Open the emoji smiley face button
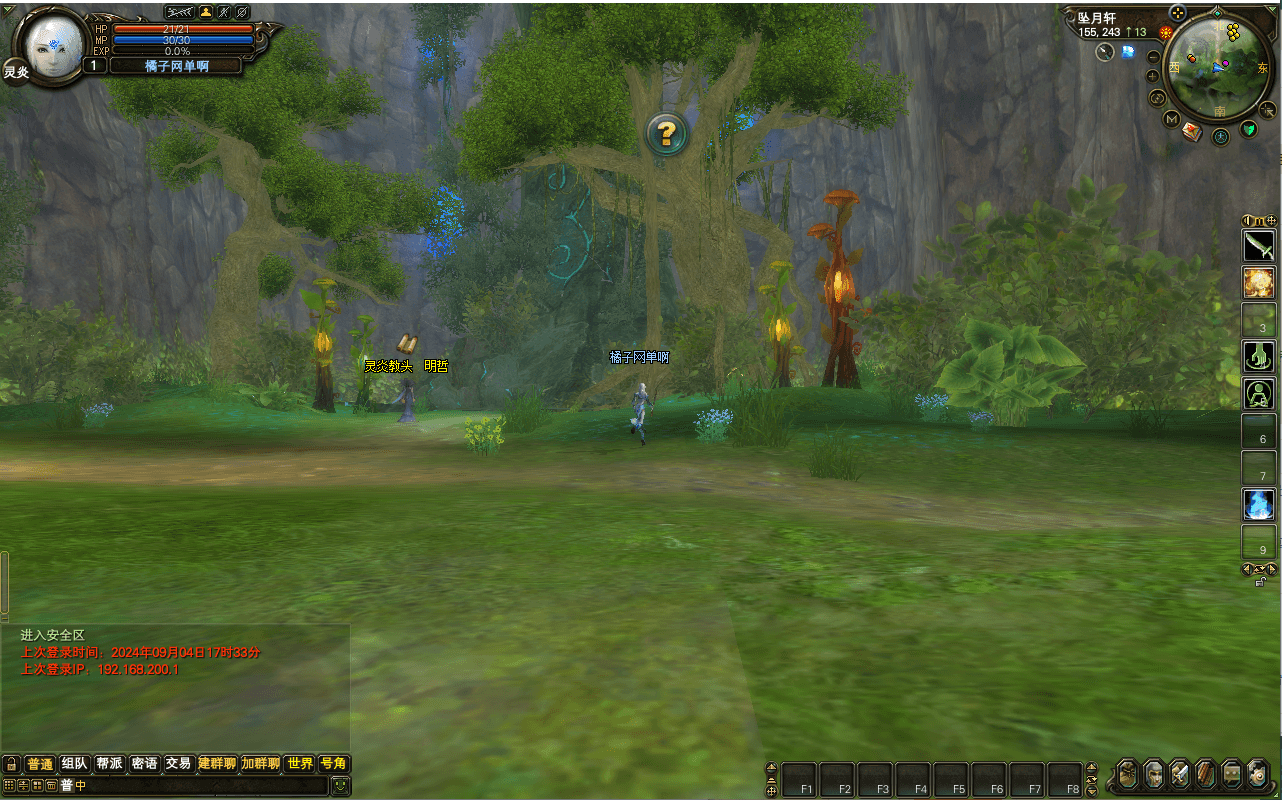Image resolution: width=1282 pixels, height=800 pixels. tap(341, 786)
